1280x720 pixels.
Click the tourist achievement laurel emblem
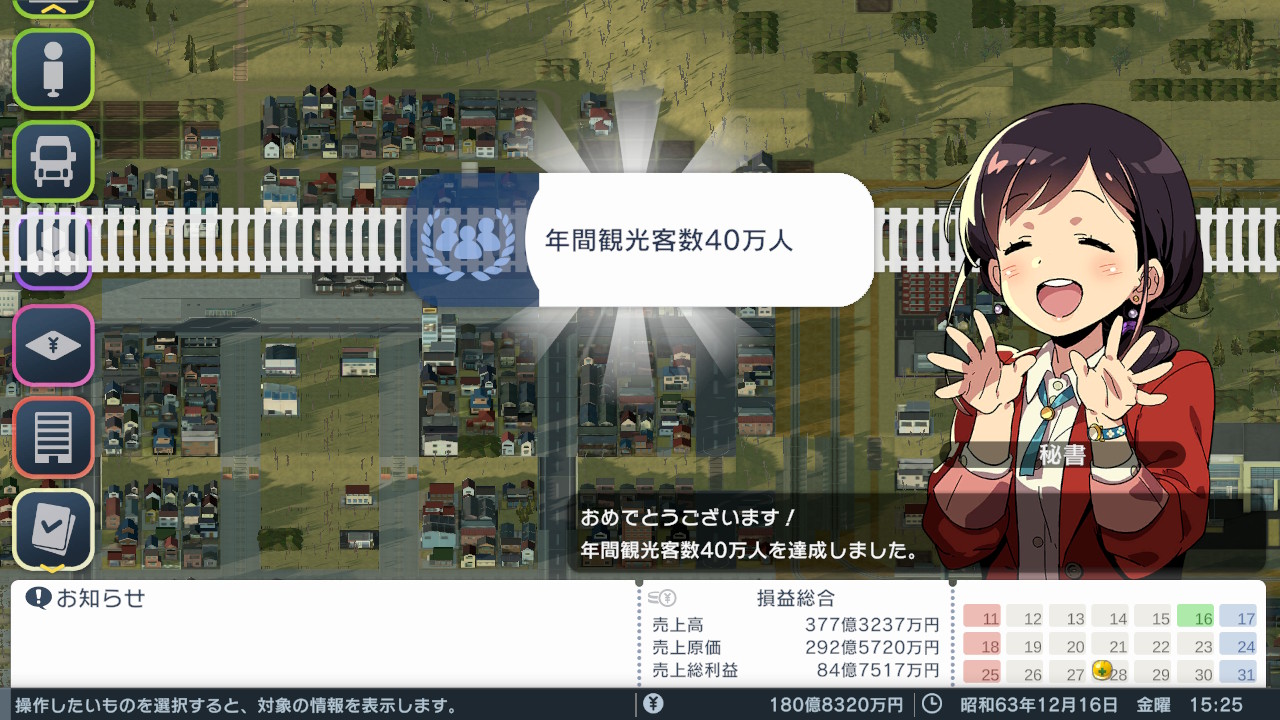pos(465,243)
